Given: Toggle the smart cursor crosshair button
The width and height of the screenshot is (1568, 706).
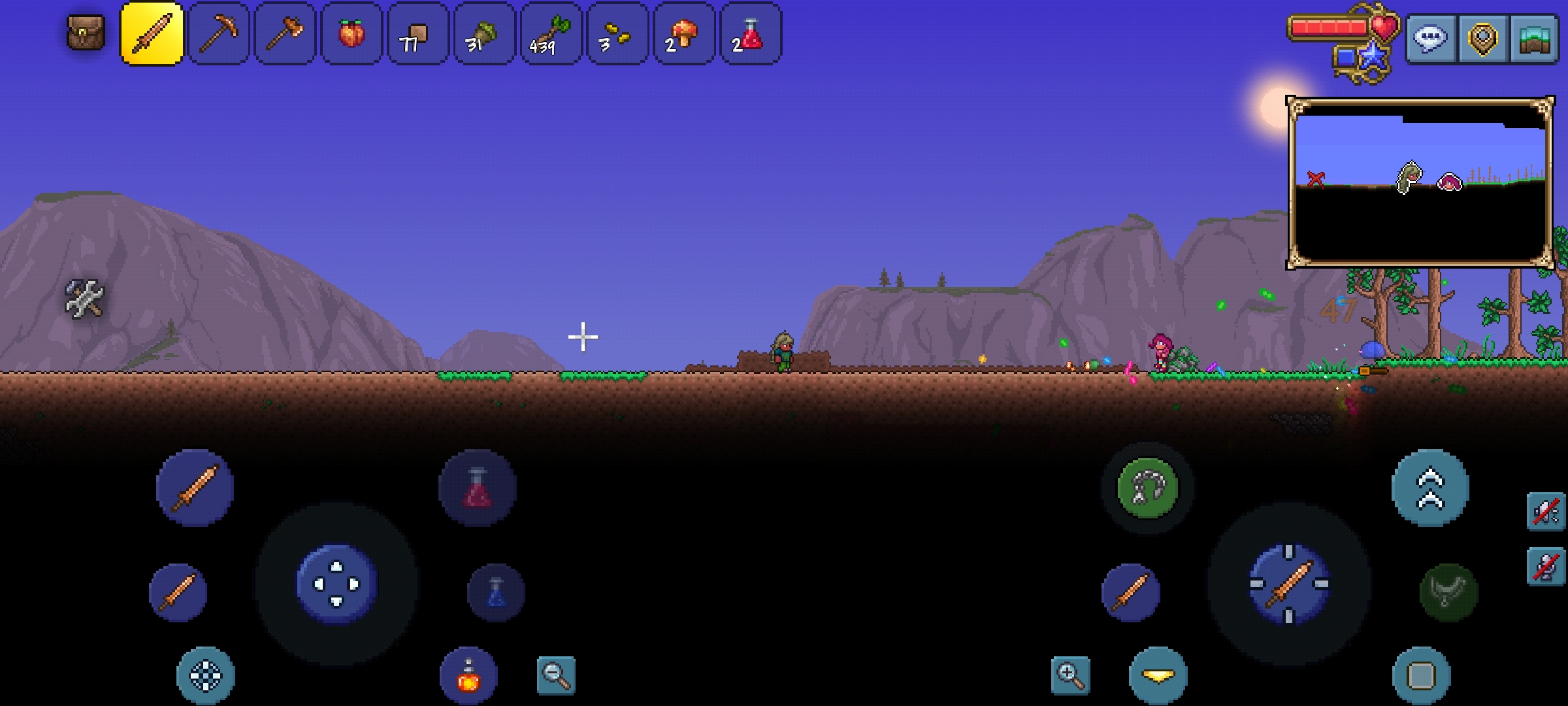Looking at the screenshot, I should 206,676.
